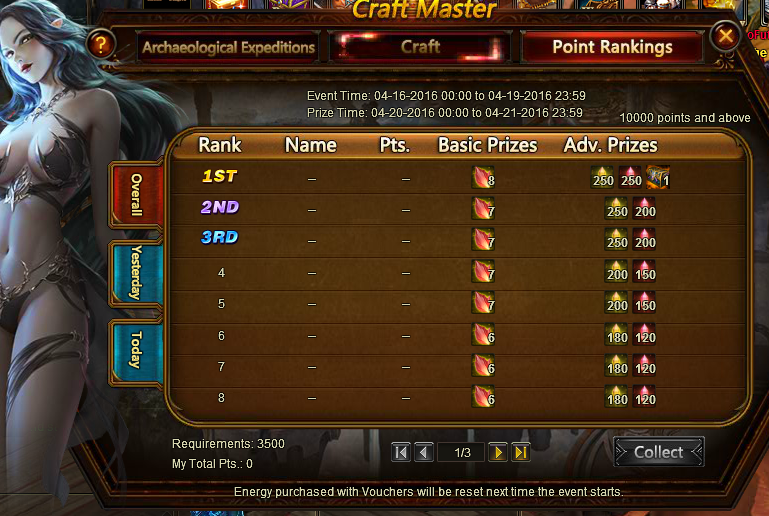This screenshot has height=516, width=769.
Task: Inspect the 1ST rank basic prize icon
Action: point(483,177)
